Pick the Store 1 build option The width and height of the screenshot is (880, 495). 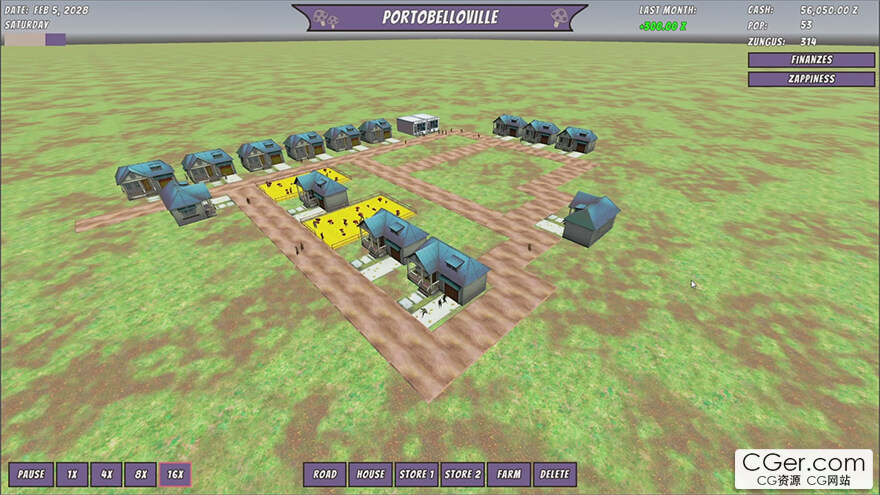415,474
